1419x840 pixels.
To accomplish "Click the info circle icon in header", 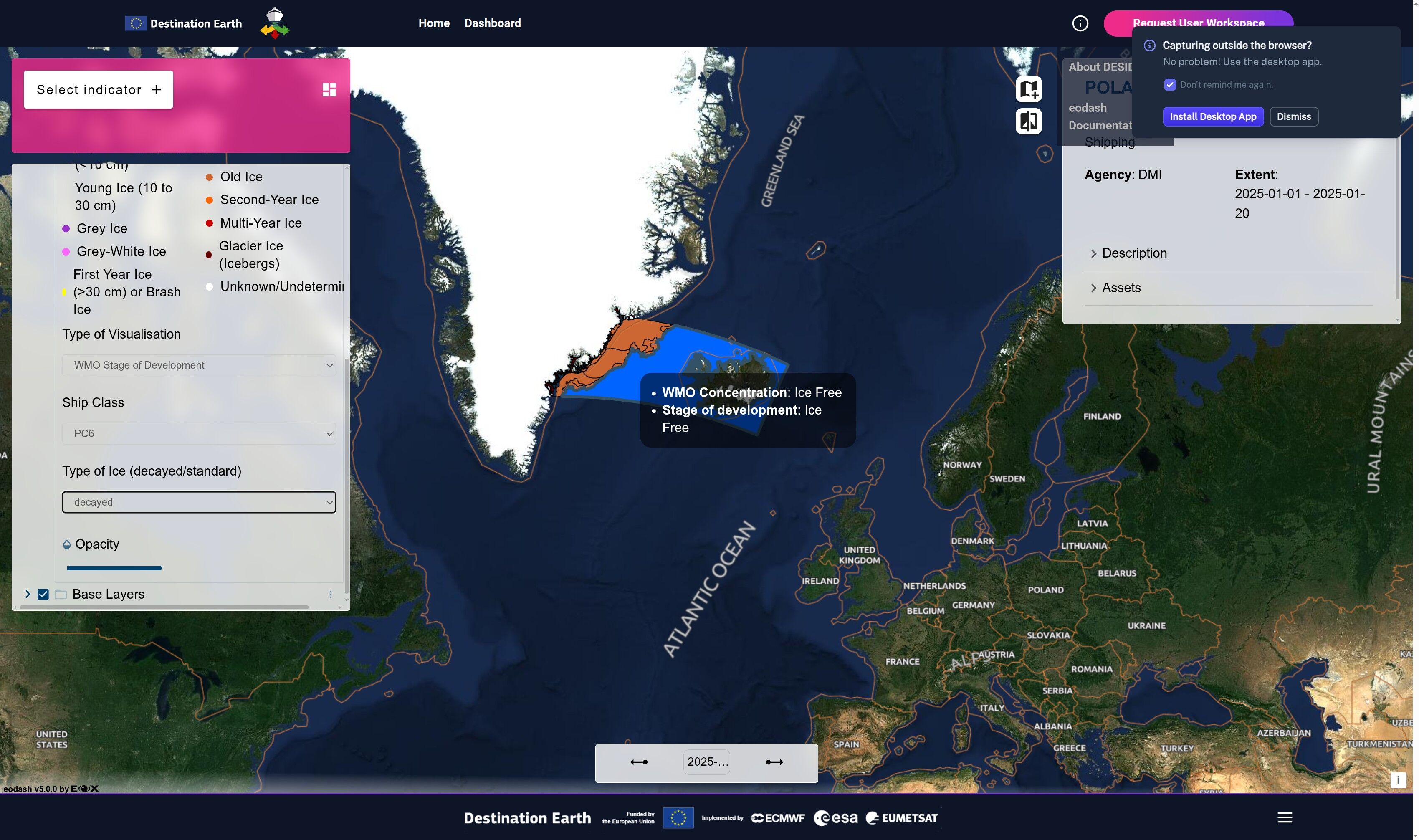I will [1080, 23].
